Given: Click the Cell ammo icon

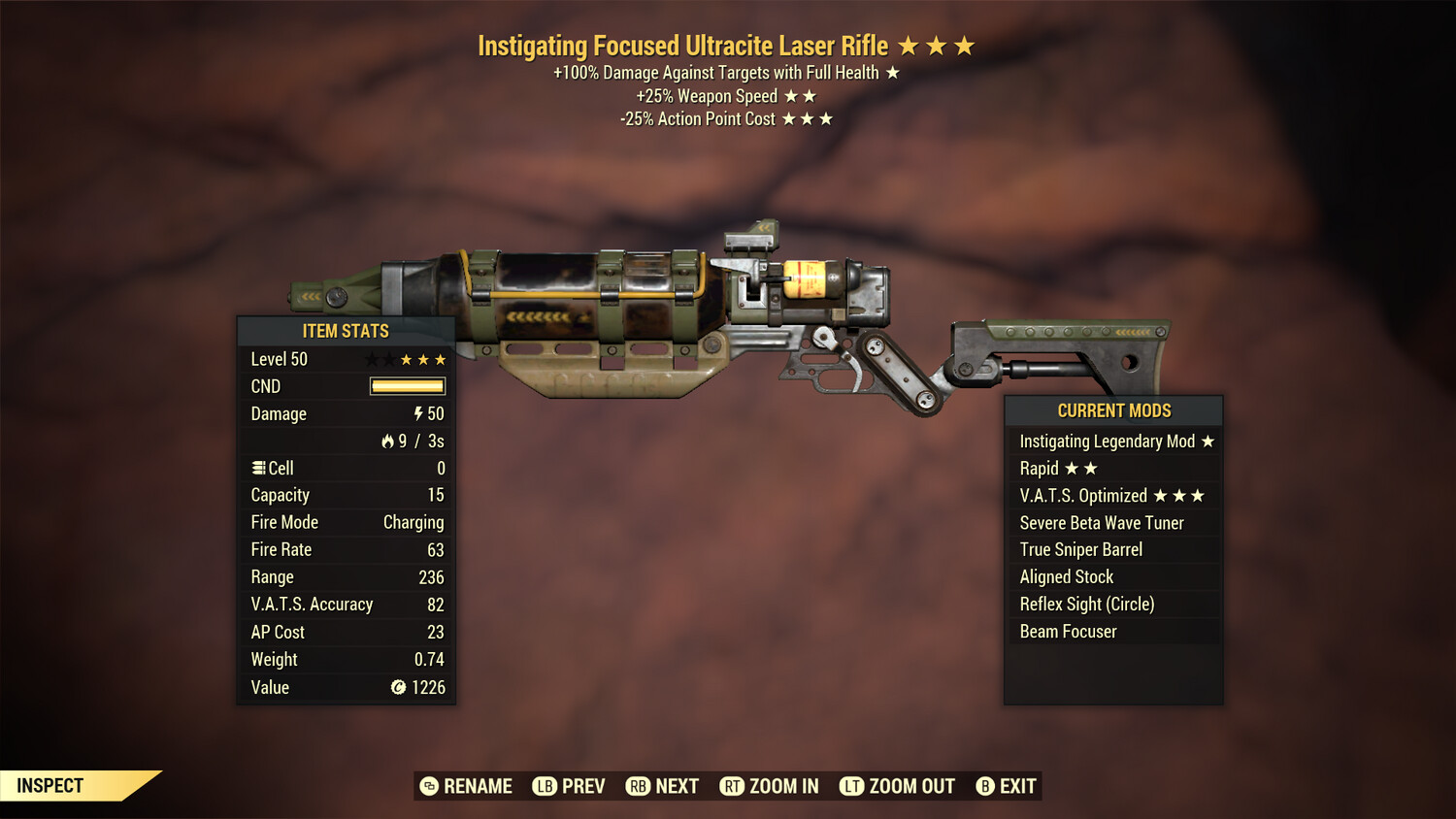Looking at the screenshot, I should (x=259, y=468).
